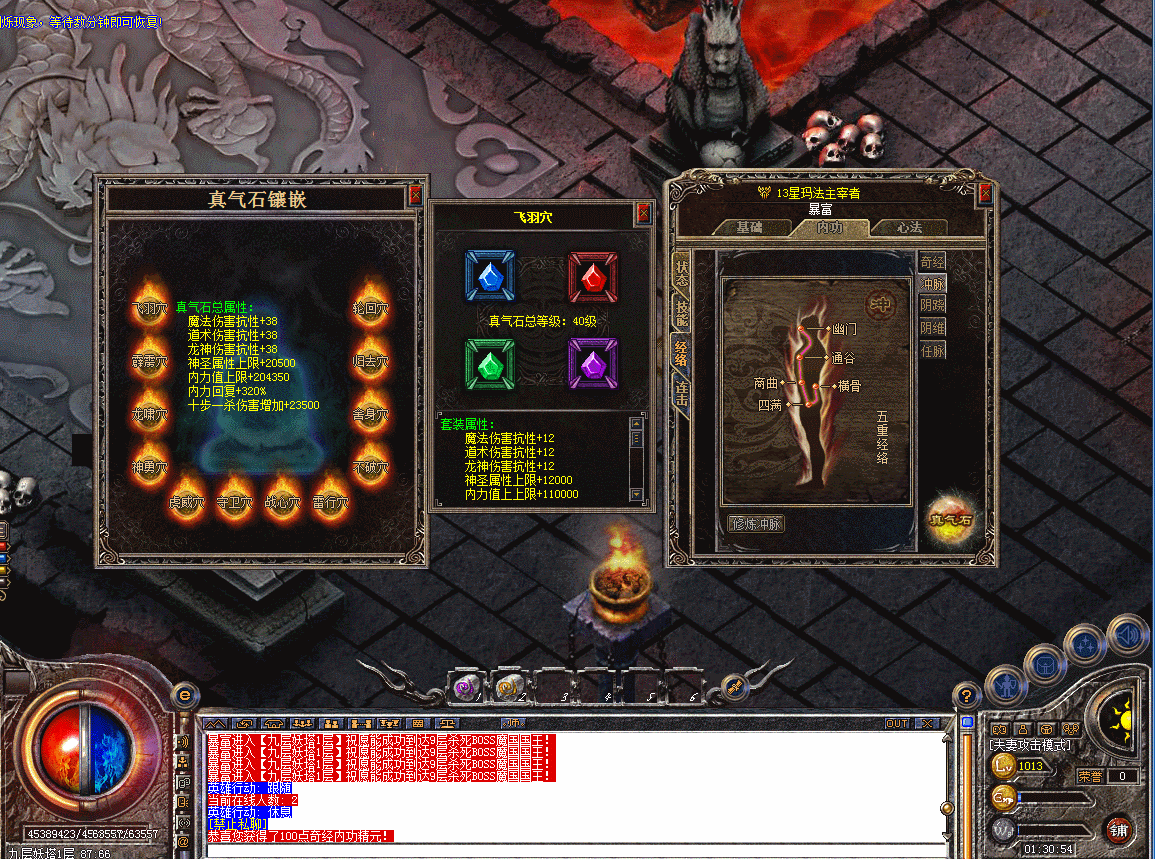1155x859 pixels.
Task: Select the purple qi stone slot
Action: pos(593,363)
